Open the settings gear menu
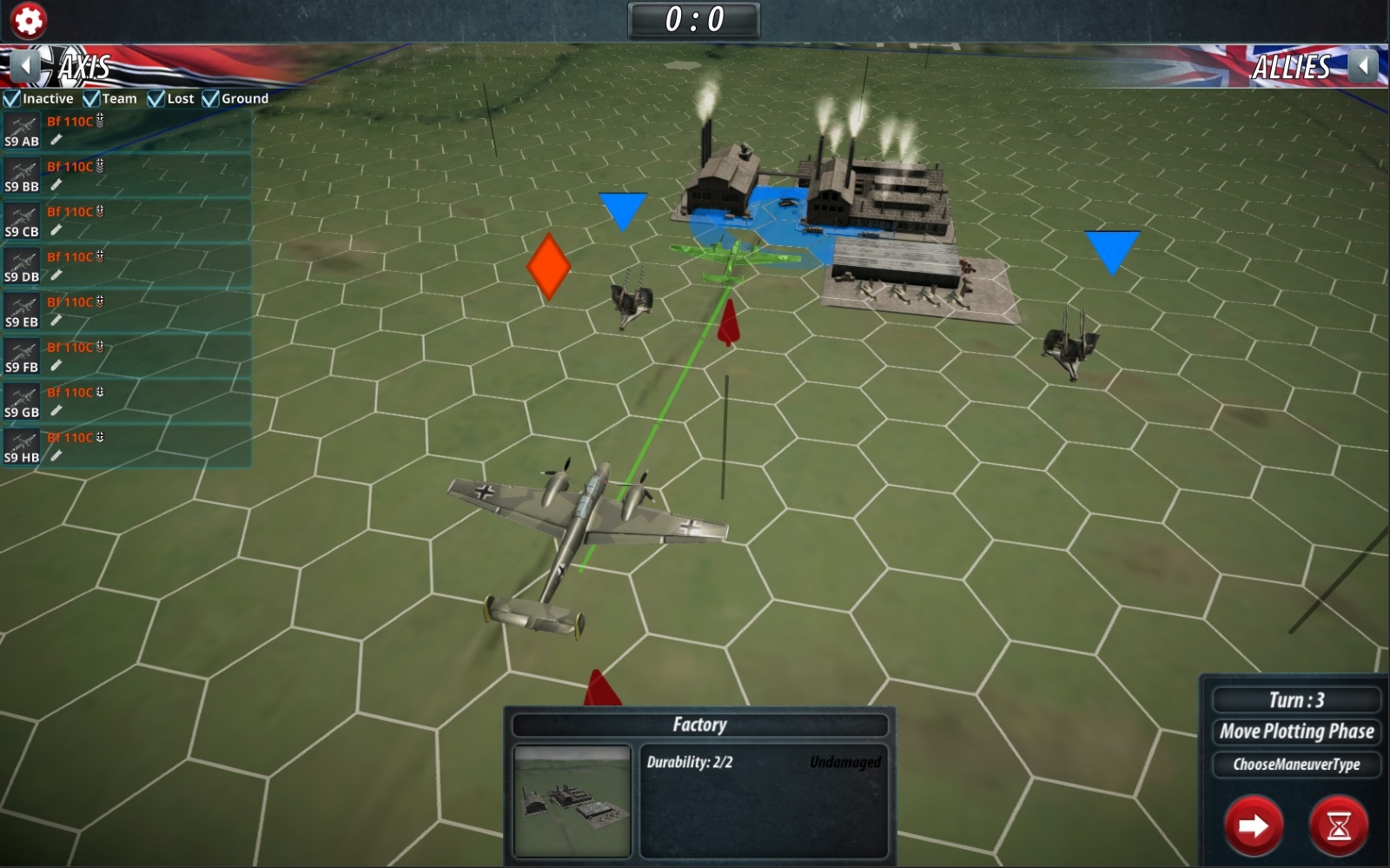1390x868 pixels. (28, 20)
